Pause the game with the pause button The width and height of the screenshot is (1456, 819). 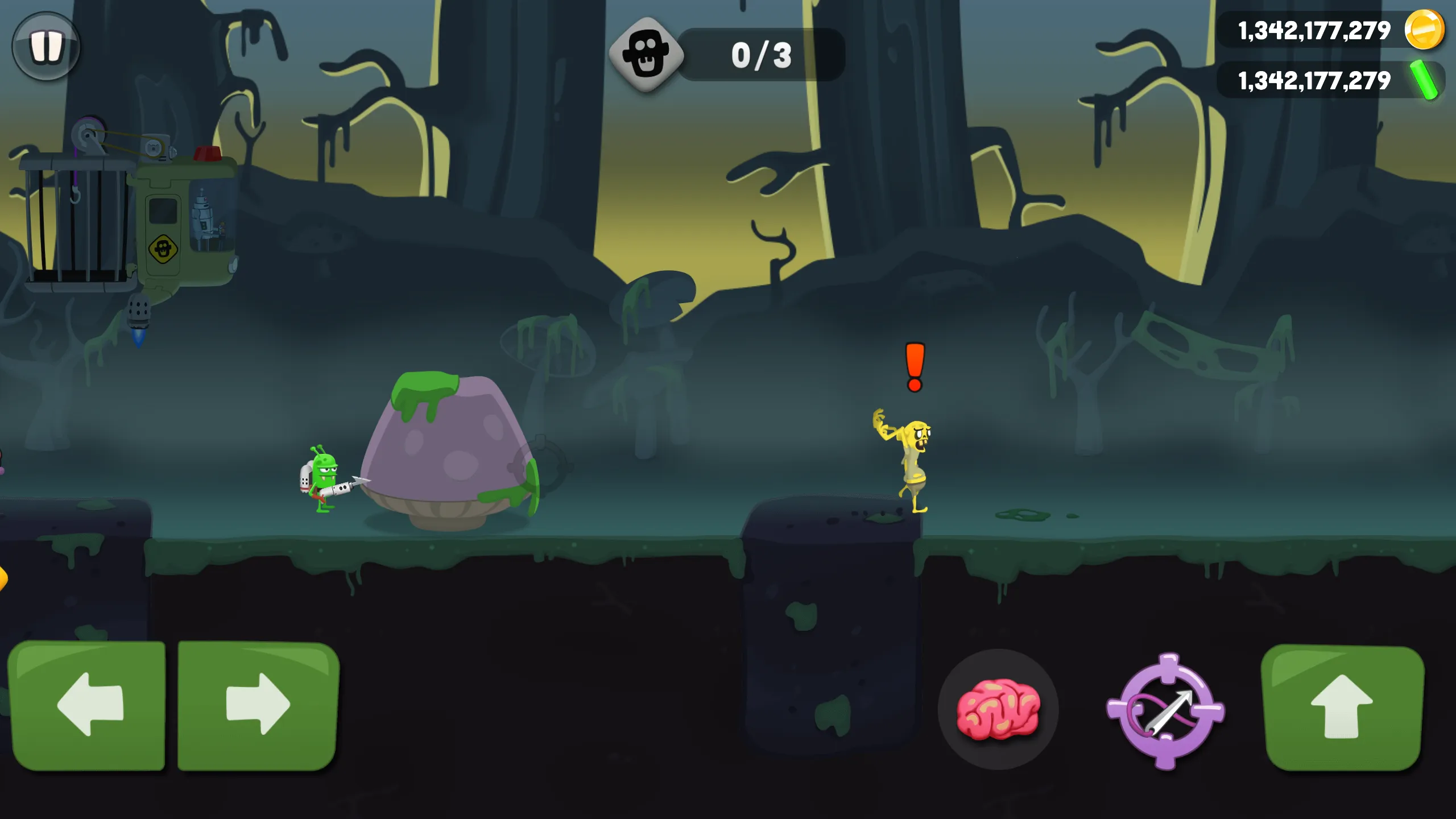click(x=46, y=46)
